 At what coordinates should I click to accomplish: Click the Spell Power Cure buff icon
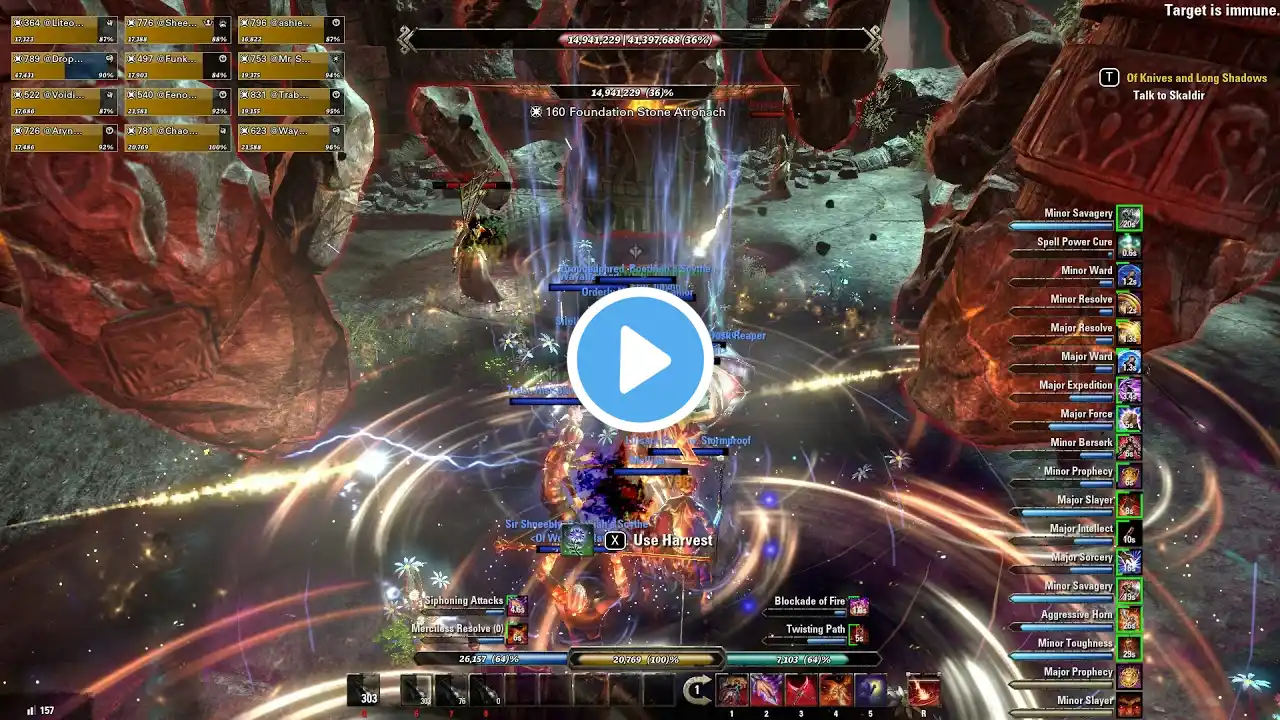point(1129,246)
